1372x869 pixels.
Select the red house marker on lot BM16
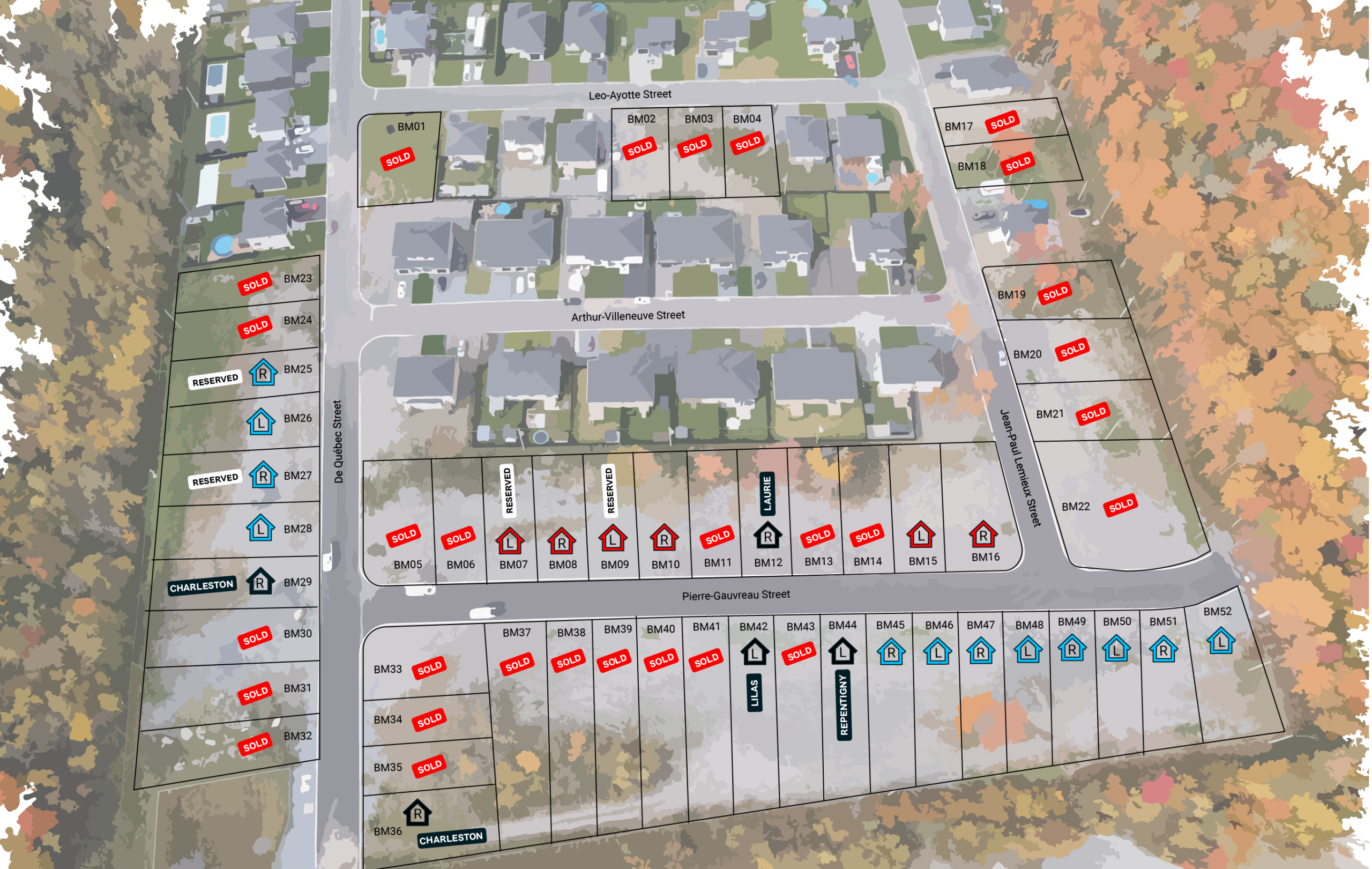pyautogui.click(x=983, y=534)
